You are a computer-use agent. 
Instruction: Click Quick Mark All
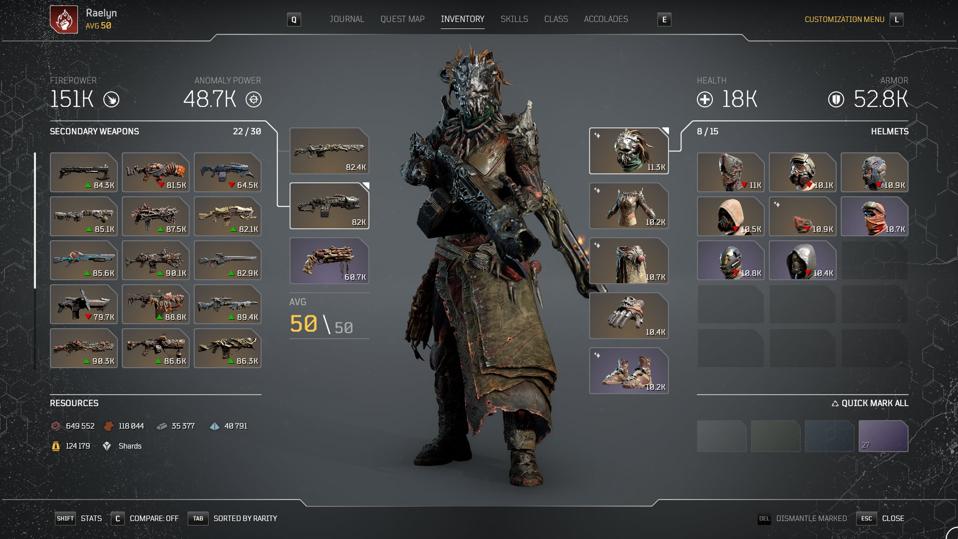[x=869, y=403]
